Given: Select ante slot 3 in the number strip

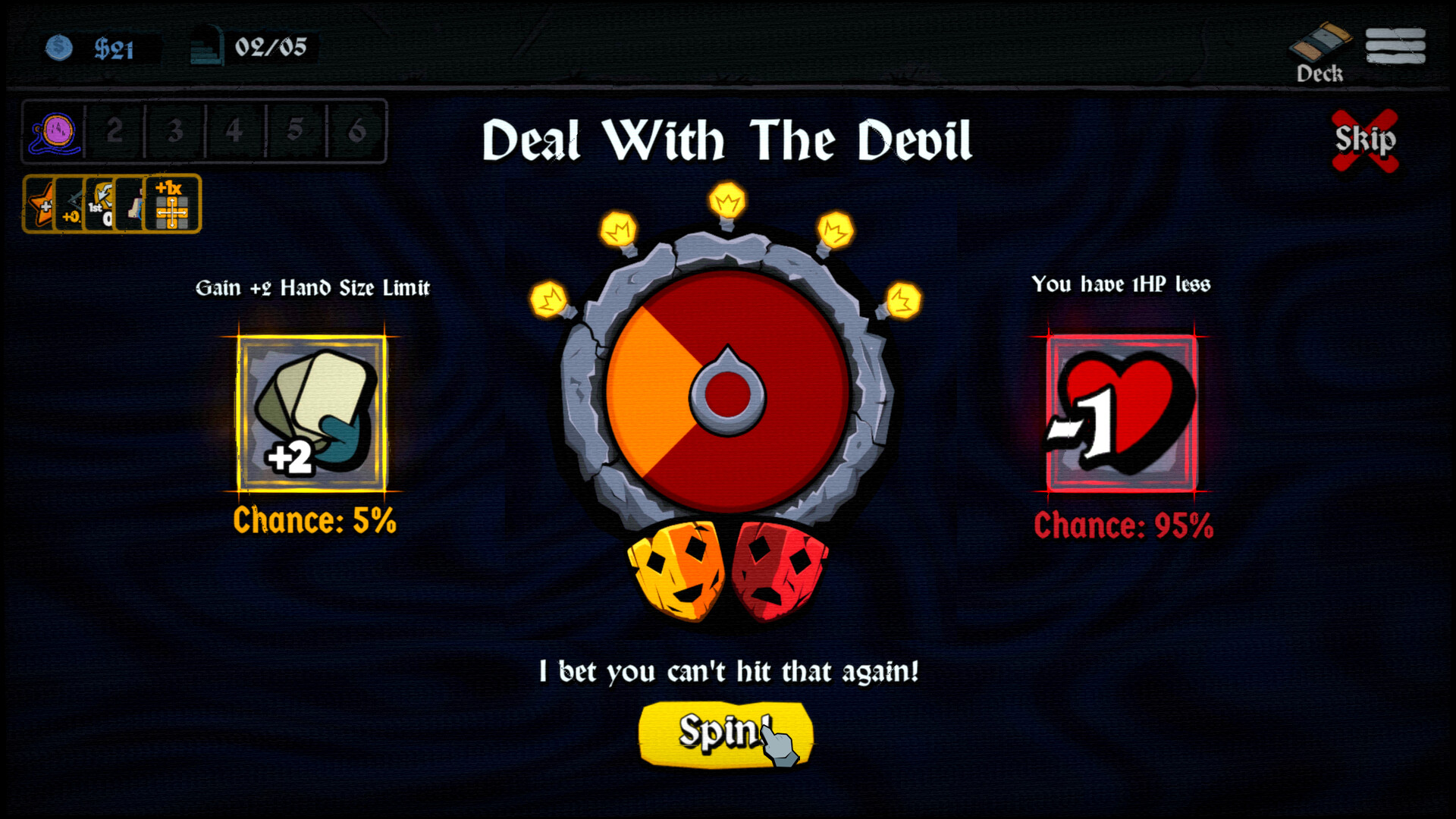Looking at the screenshot, I should pyautogui.click(x=176, y=133).
